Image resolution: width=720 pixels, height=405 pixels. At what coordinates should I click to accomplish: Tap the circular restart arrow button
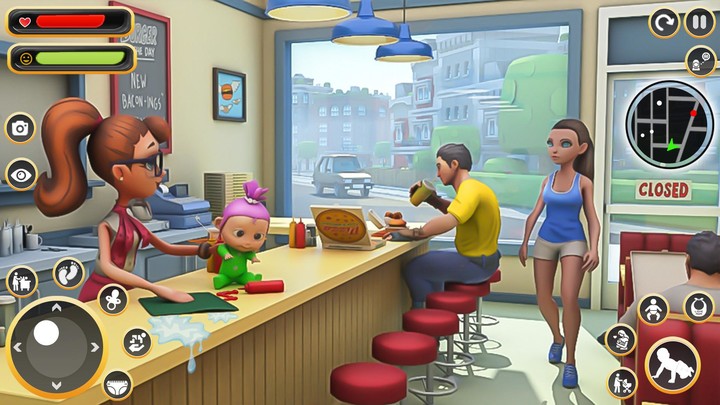point(664,21)
